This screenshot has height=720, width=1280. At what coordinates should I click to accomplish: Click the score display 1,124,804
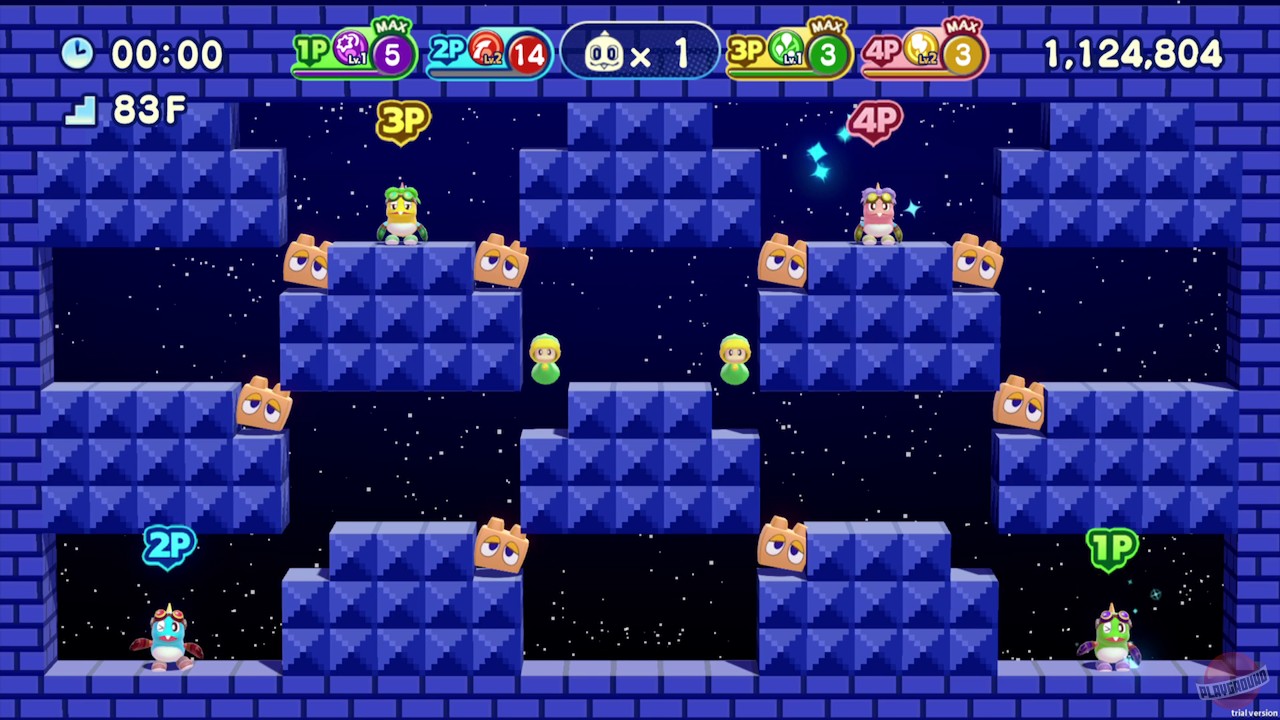click(x=1134, y=52)
